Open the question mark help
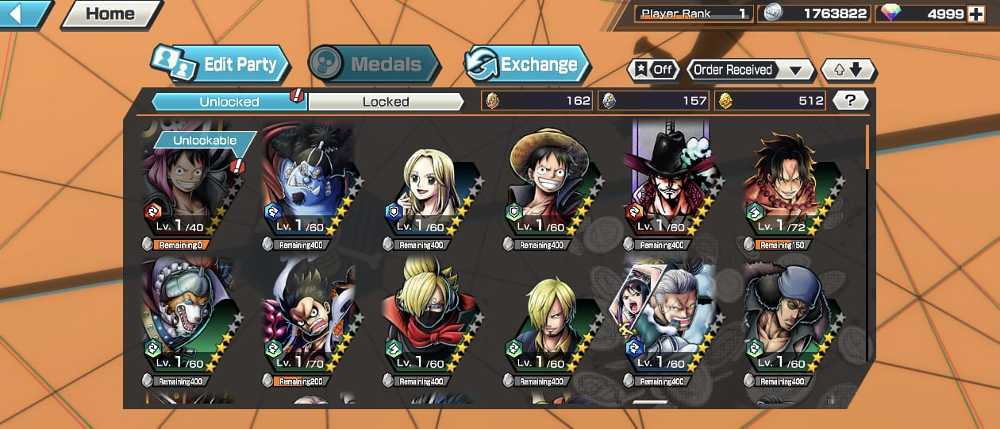This screenshot has height=429, width=1000. tap(850, 100)
